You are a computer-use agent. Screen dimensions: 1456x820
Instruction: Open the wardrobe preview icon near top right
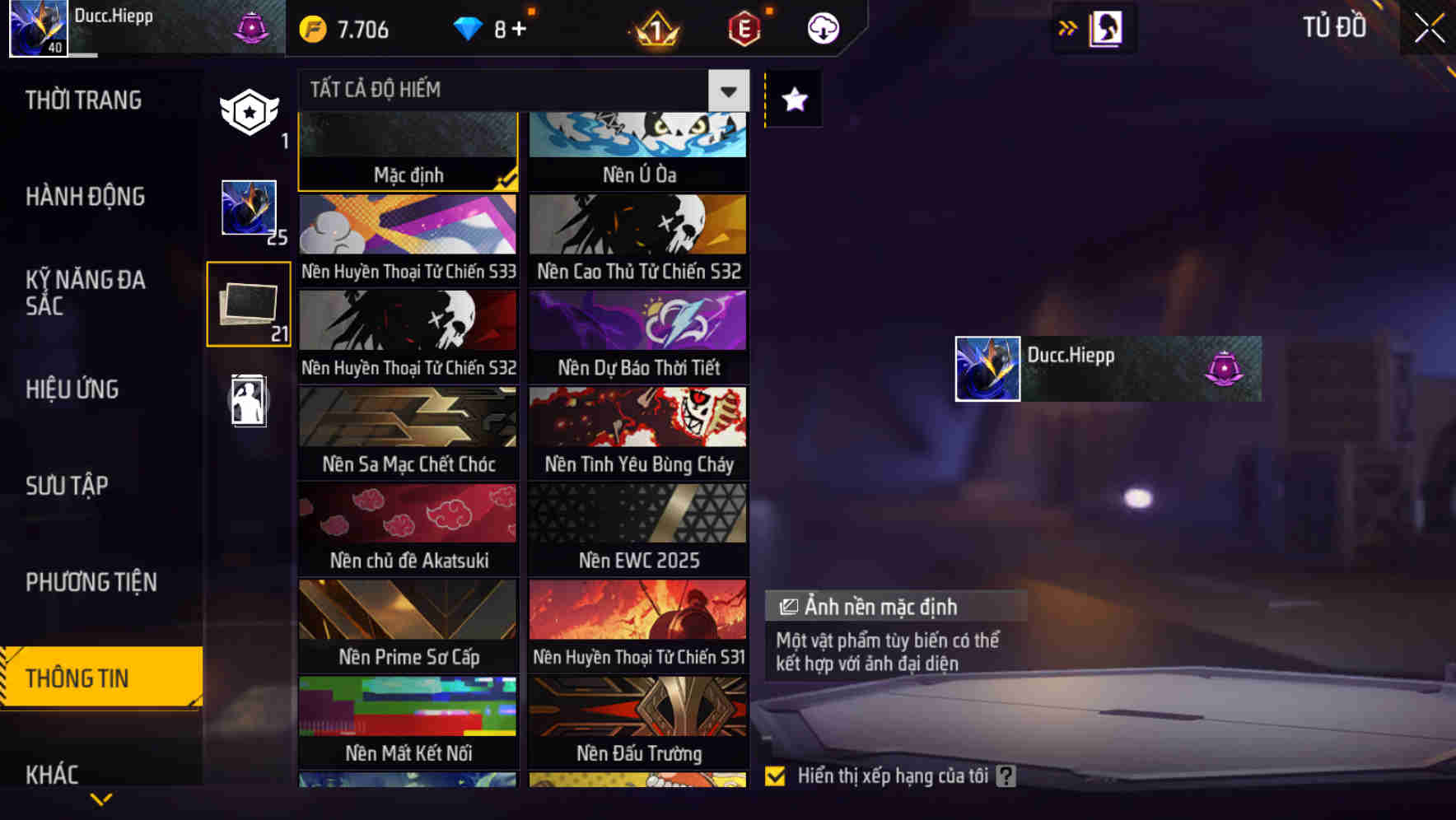click(x=1104, y=27)
